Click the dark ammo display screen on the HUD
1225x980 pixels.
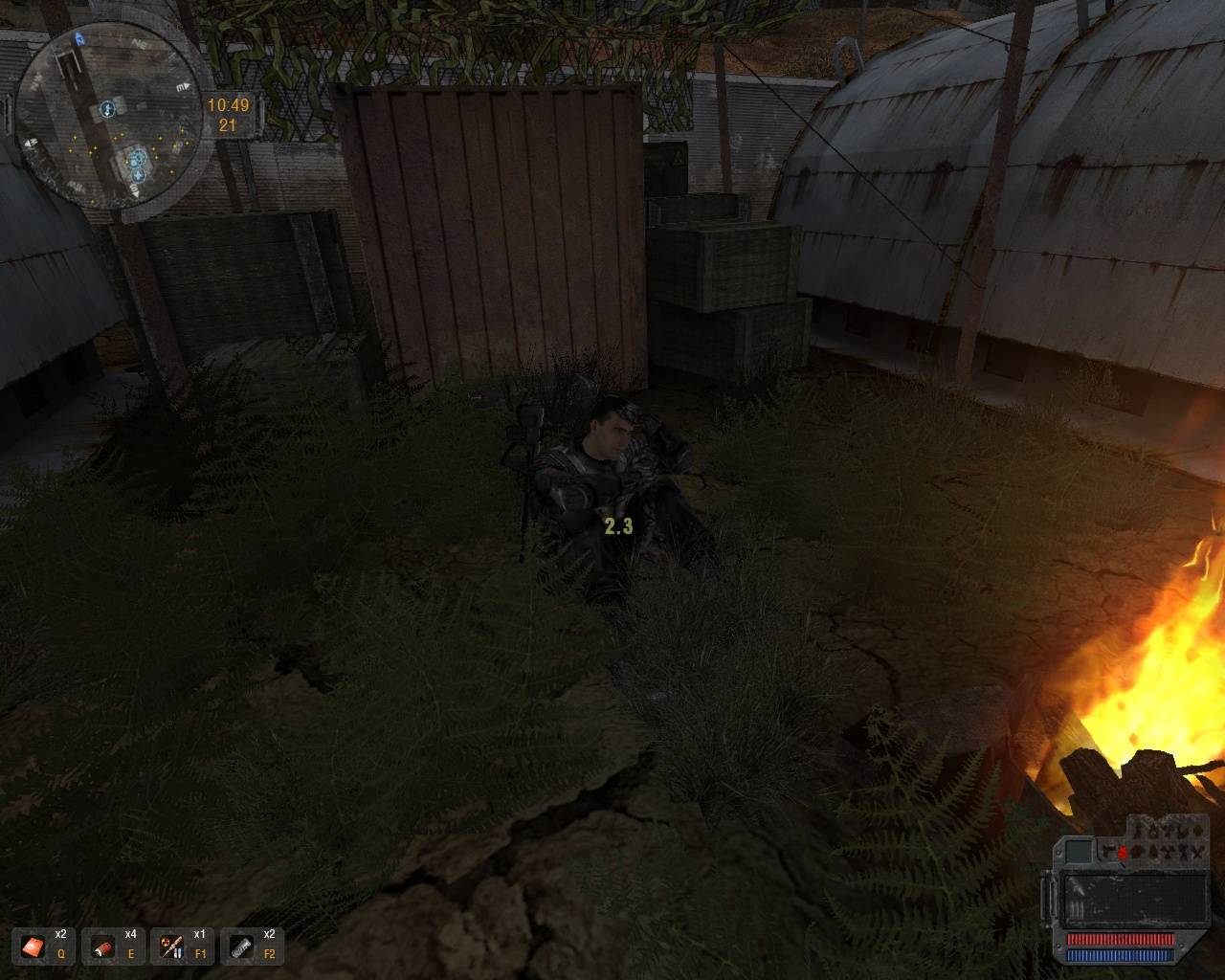pos(1136,898)
